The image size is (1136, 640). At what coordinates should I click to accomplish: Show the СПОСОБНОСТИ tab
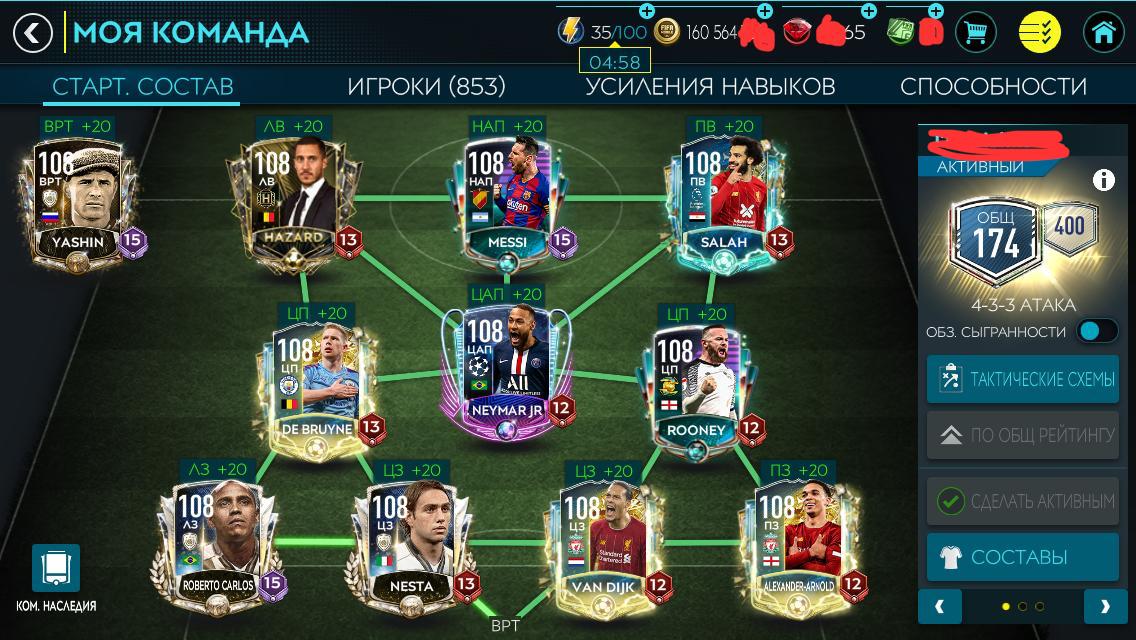pyautogui.click(x=993, y=86)
